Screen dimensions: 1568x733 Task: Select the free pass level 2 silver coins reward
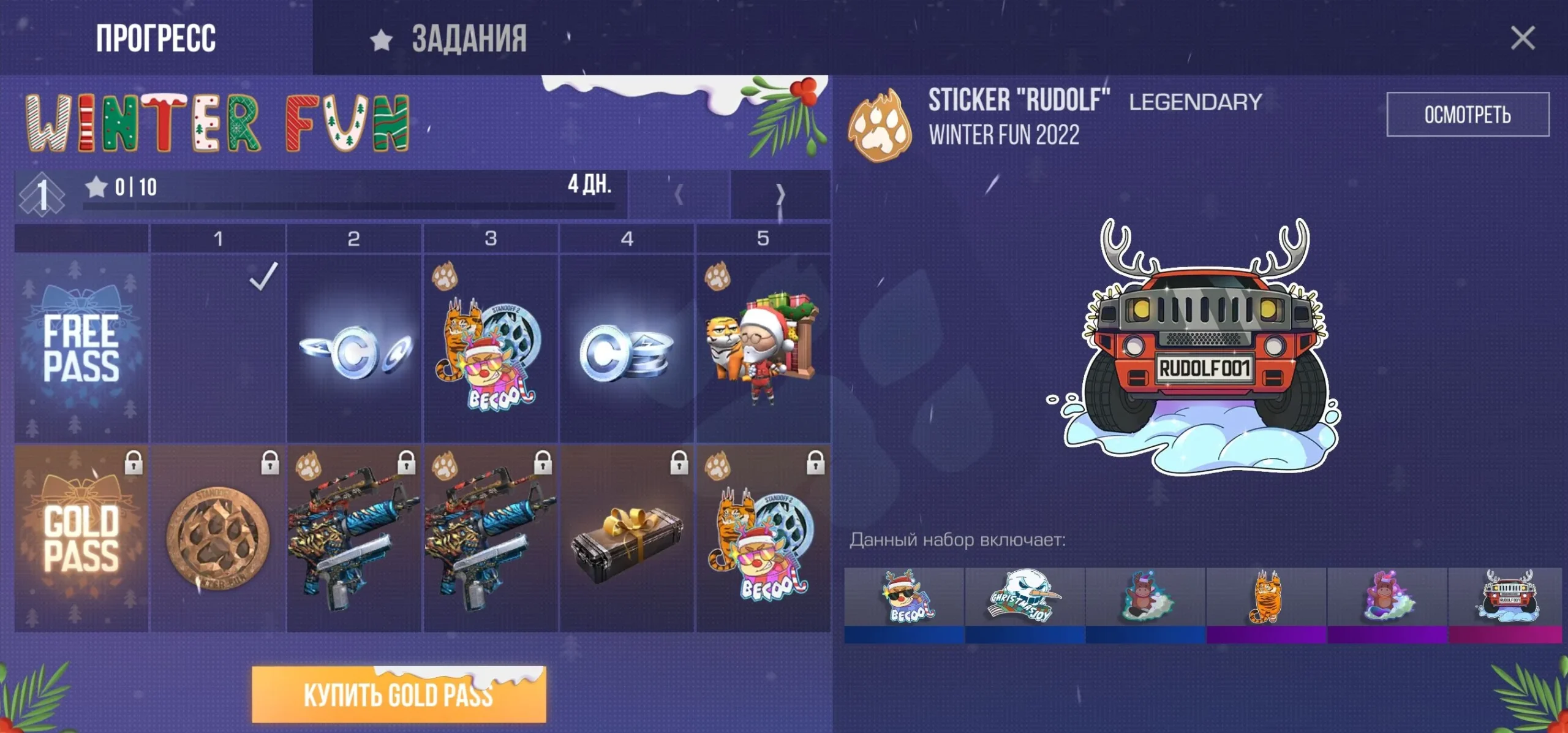[x=354, y=348]
